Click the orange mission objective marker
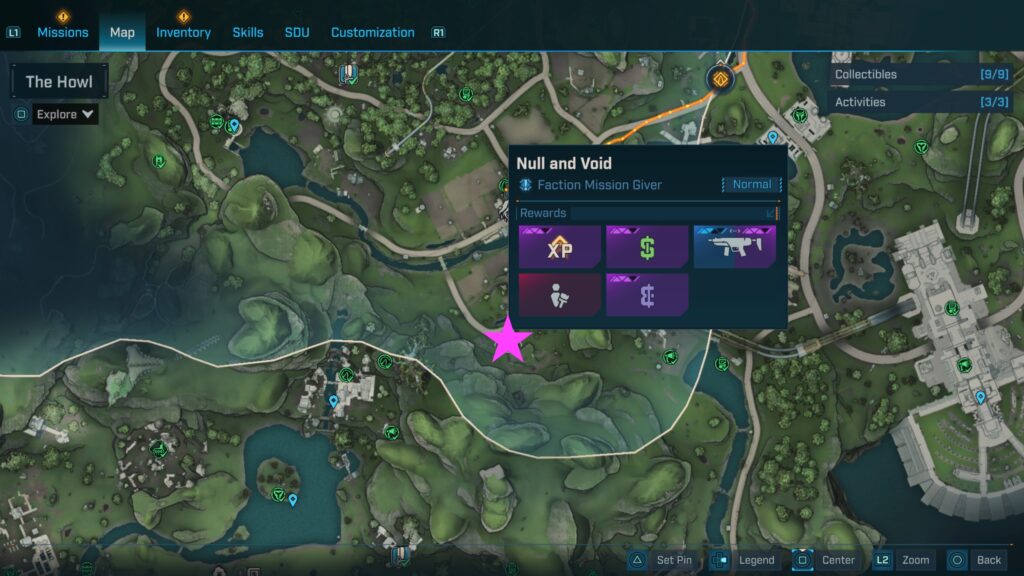Image resolution: width=1024 pixels, height=576 pixels. click(x=719, y=78)
